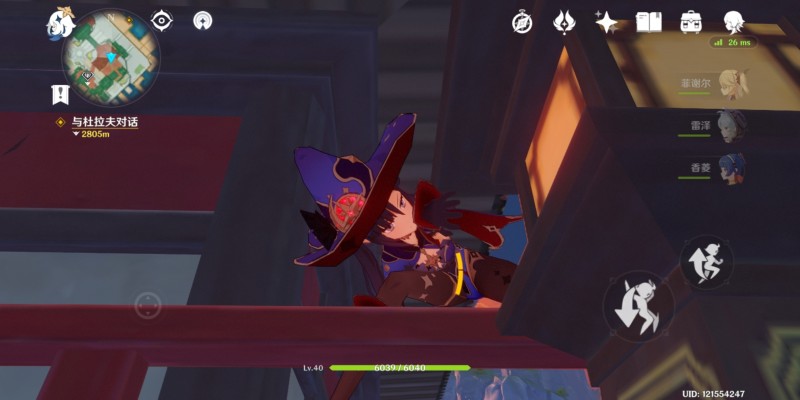Tap the climb-up arrow button
The image size is (800, 400).
706,261
